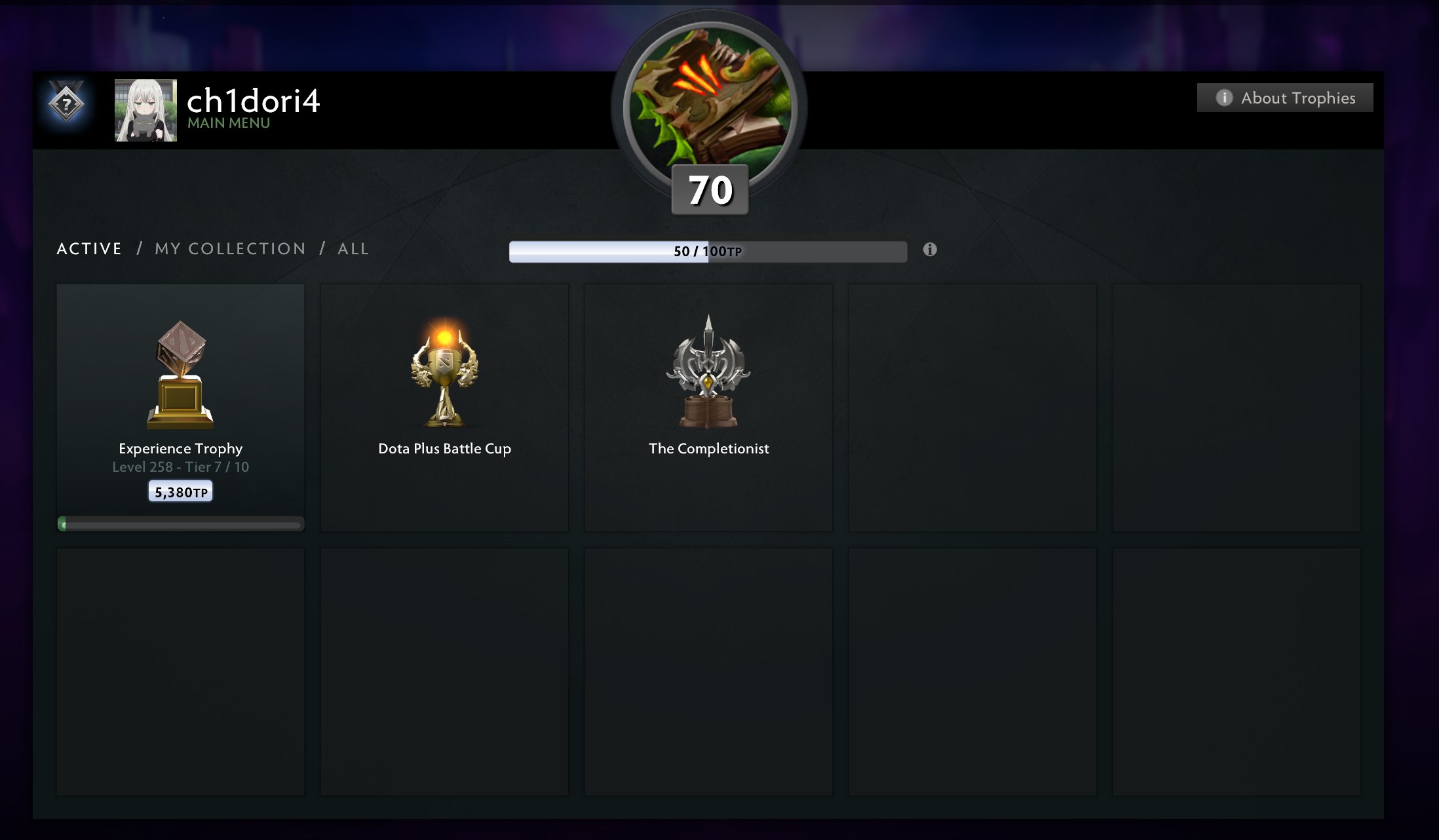Select the Experience Trophy tile
Viewport: 1439px width, 840px height.
(180, 406)
